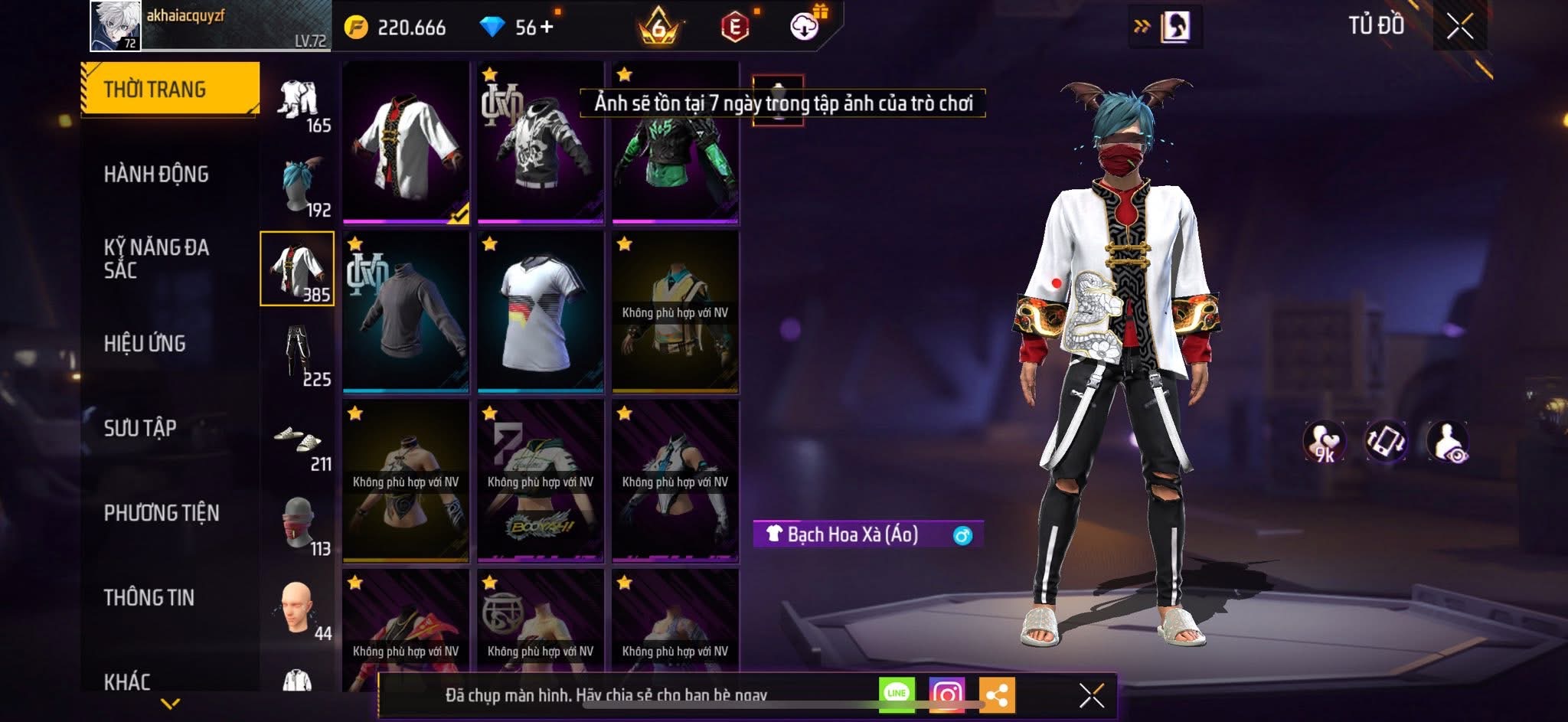Add diamonds with the plus button

(x=547, y=28)
